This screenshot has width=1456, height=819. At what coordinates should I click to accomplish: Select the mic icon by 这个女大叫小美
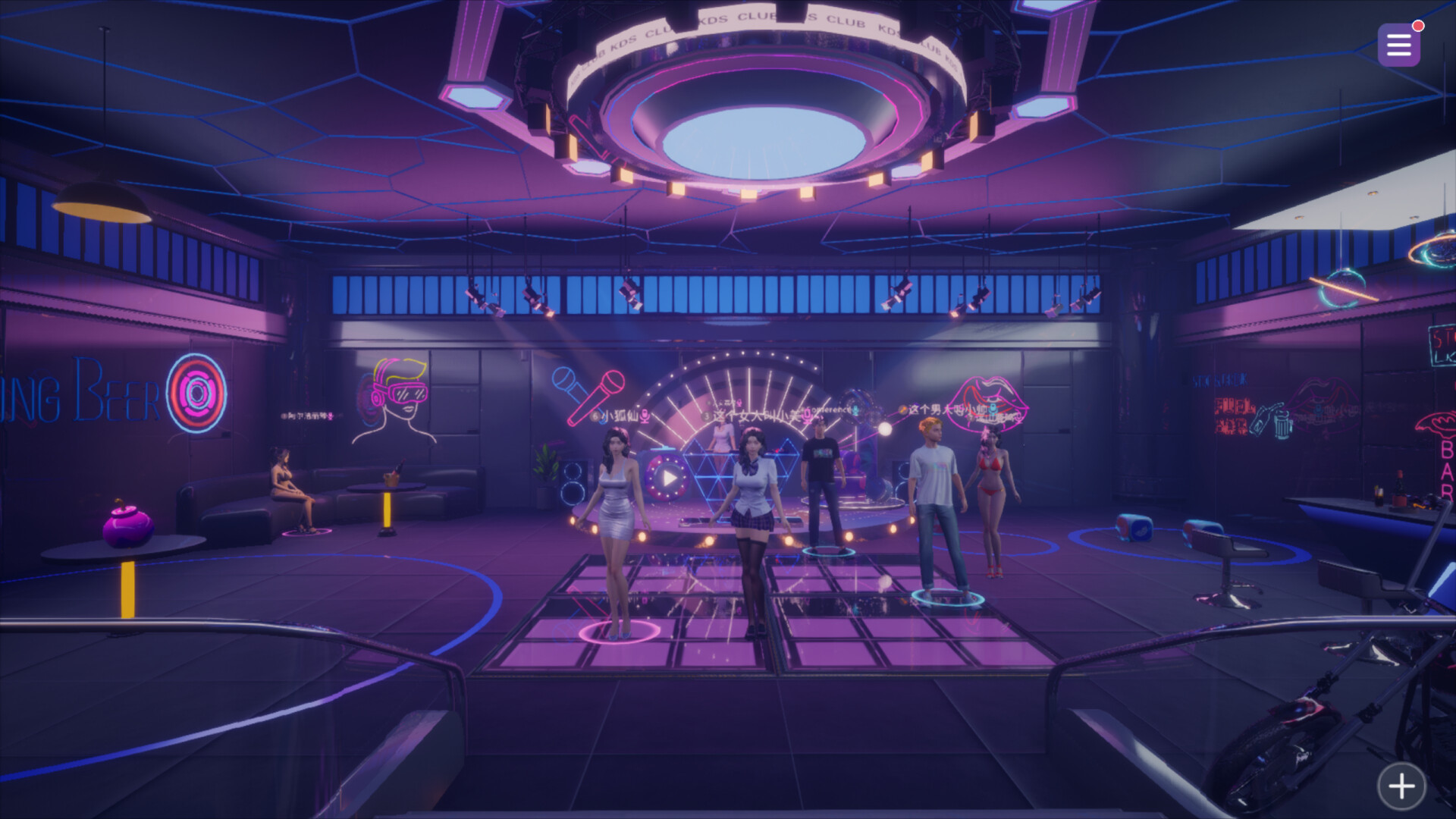(x=806, y=416)
